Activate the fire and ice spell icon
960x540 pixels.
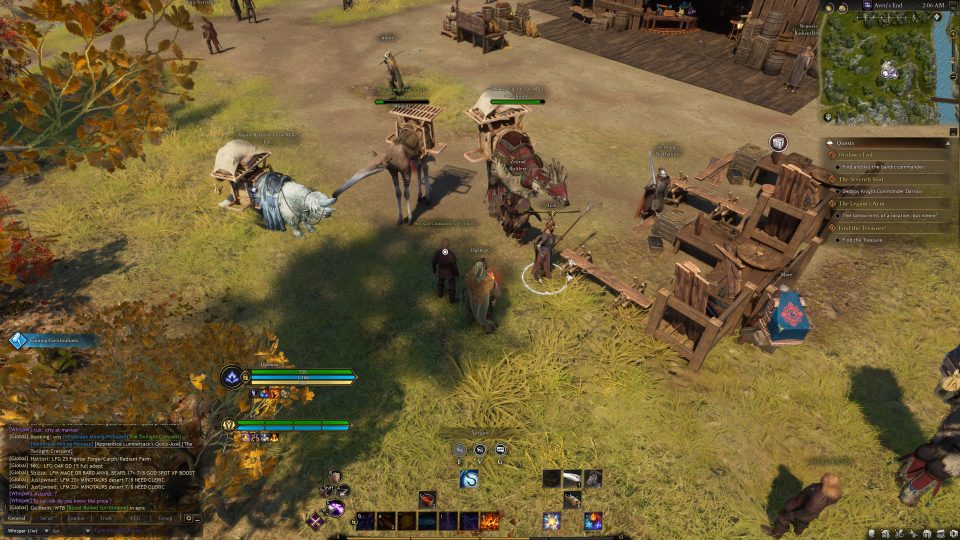pyautogui.click(x=593, y=521)
